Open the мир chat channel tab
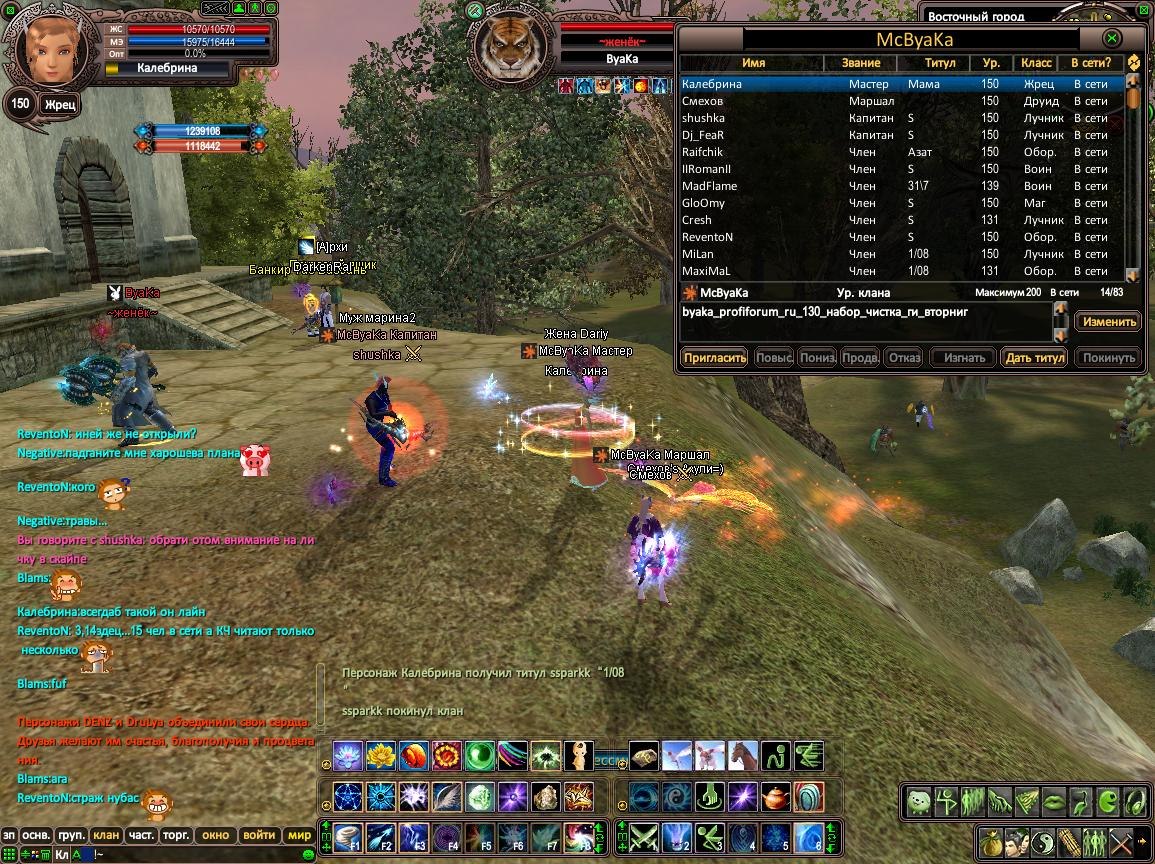The width and height of the screenshot is (1155, 864). coord(299,835)
